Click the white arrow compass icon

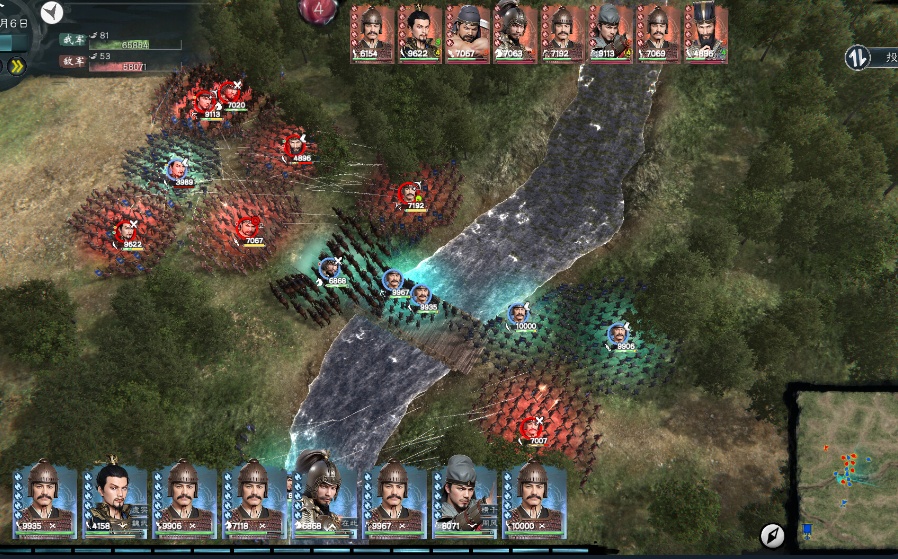coord(53,12)
